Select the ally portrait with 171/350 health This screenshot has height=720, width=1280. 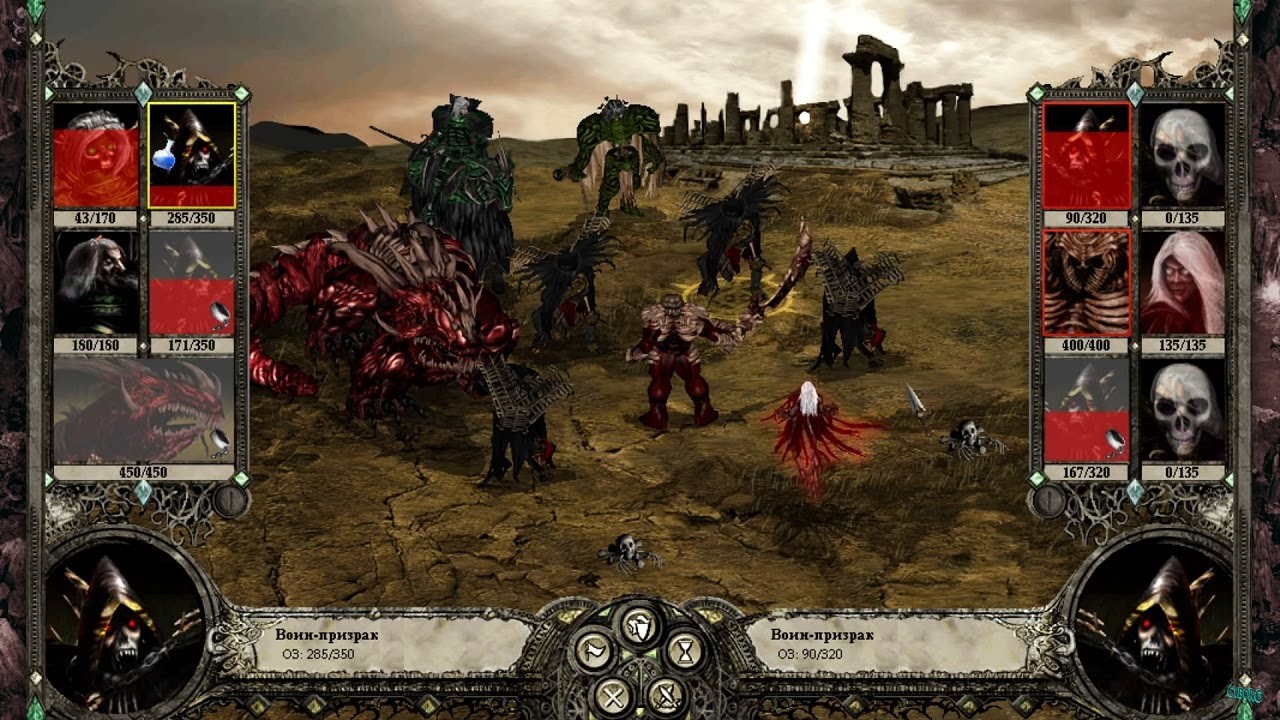pyautogui.click(x=192, y=283)
